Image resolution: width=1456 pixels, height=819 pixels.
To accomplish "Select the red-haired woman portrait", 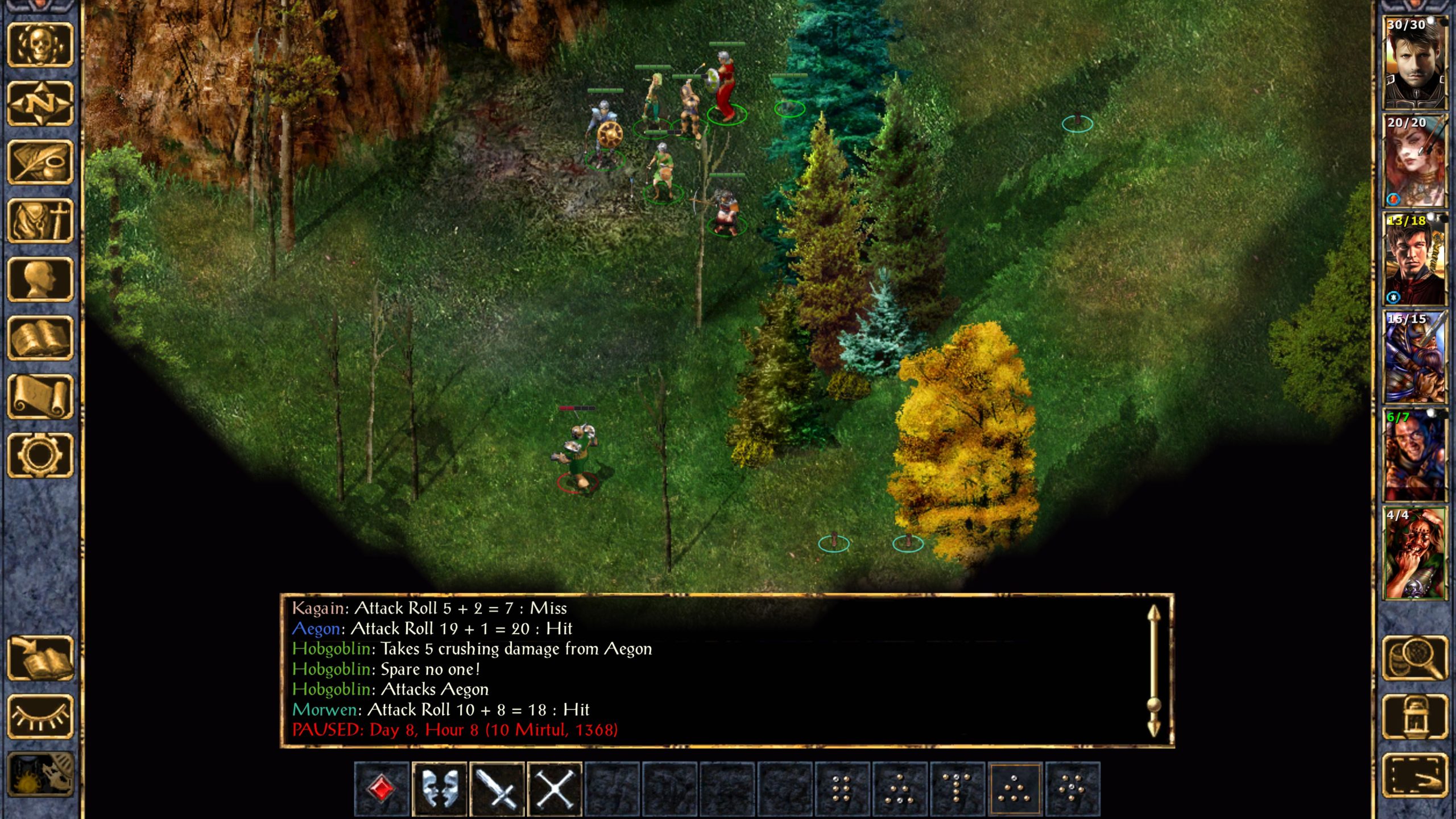I will point(1414,161).
